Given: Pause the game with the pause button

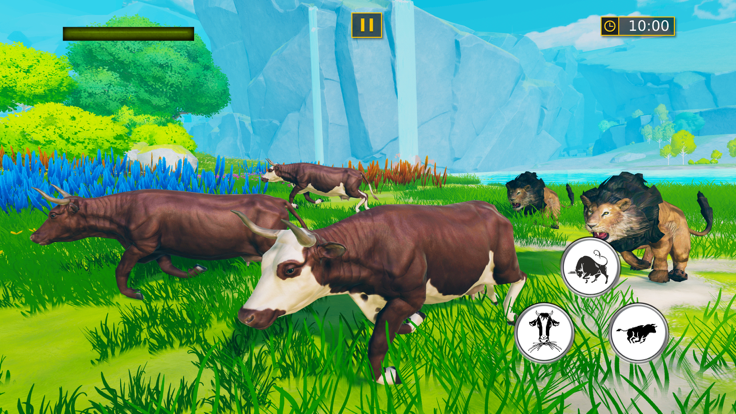Looking at the screenshot, I should pos(367,25).
